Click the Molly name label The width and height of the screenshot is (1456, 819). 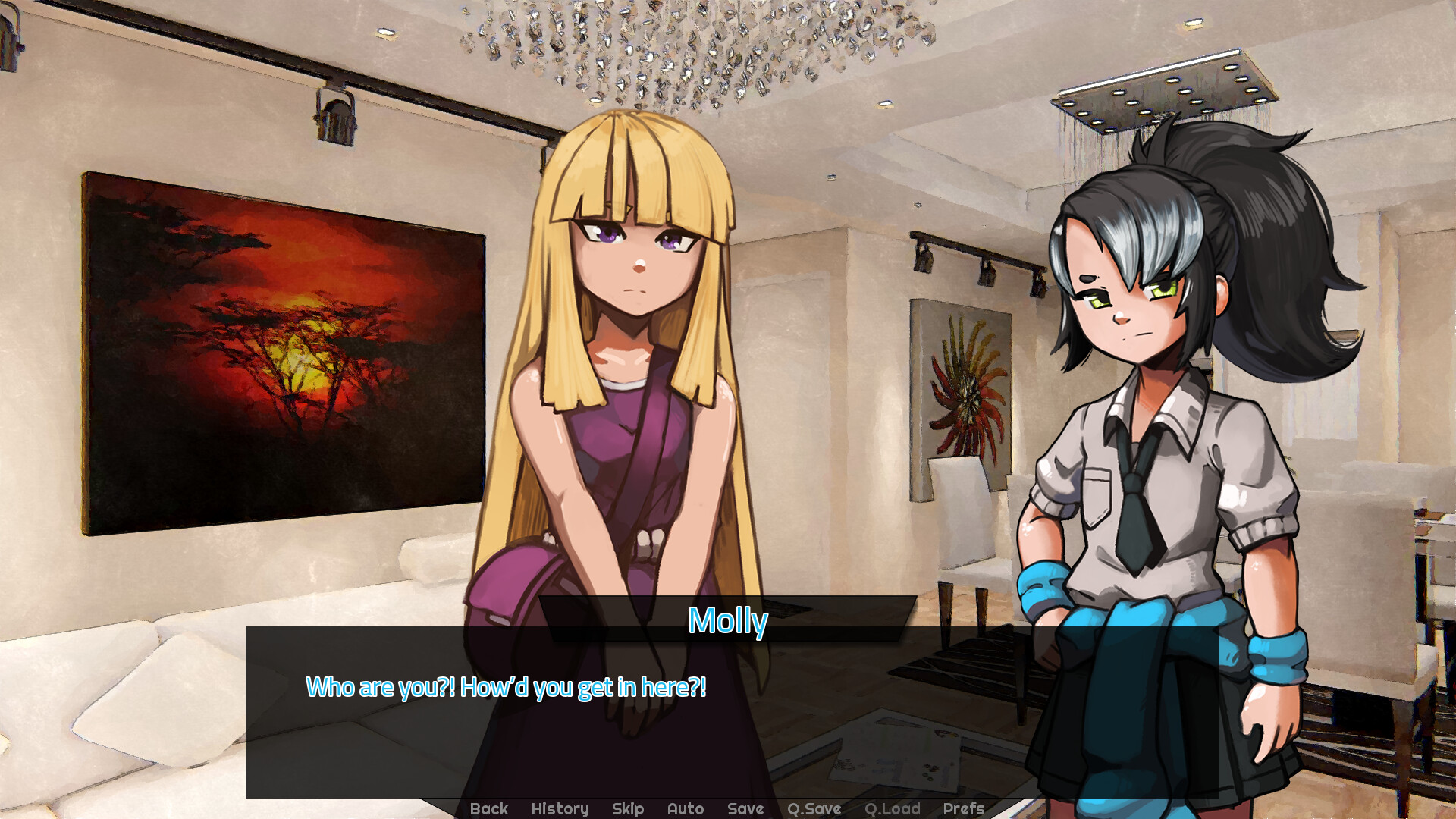coord(728,622)
